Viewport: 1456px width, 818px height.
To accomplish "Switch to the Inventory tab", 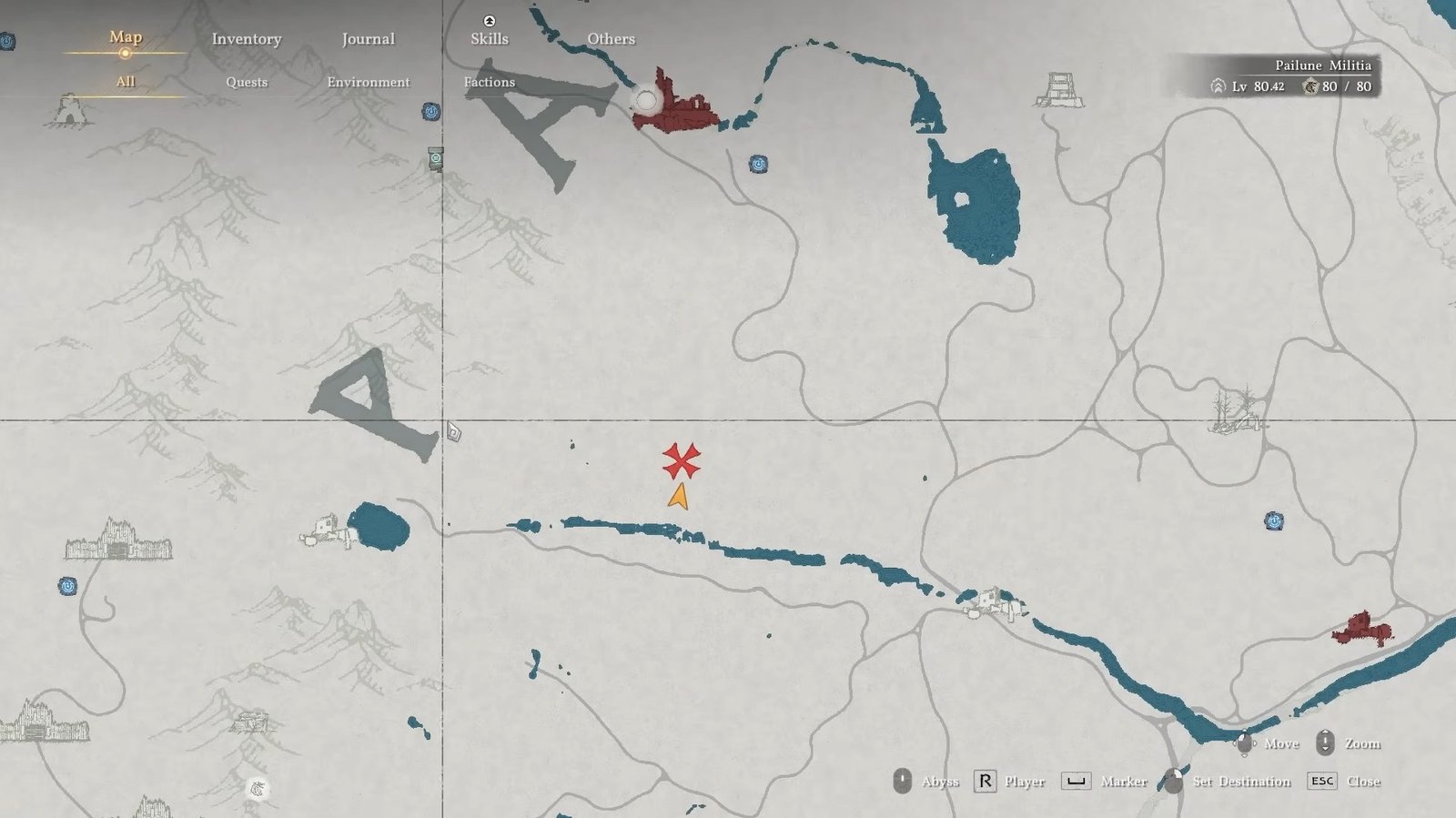I will pos(247,39).
